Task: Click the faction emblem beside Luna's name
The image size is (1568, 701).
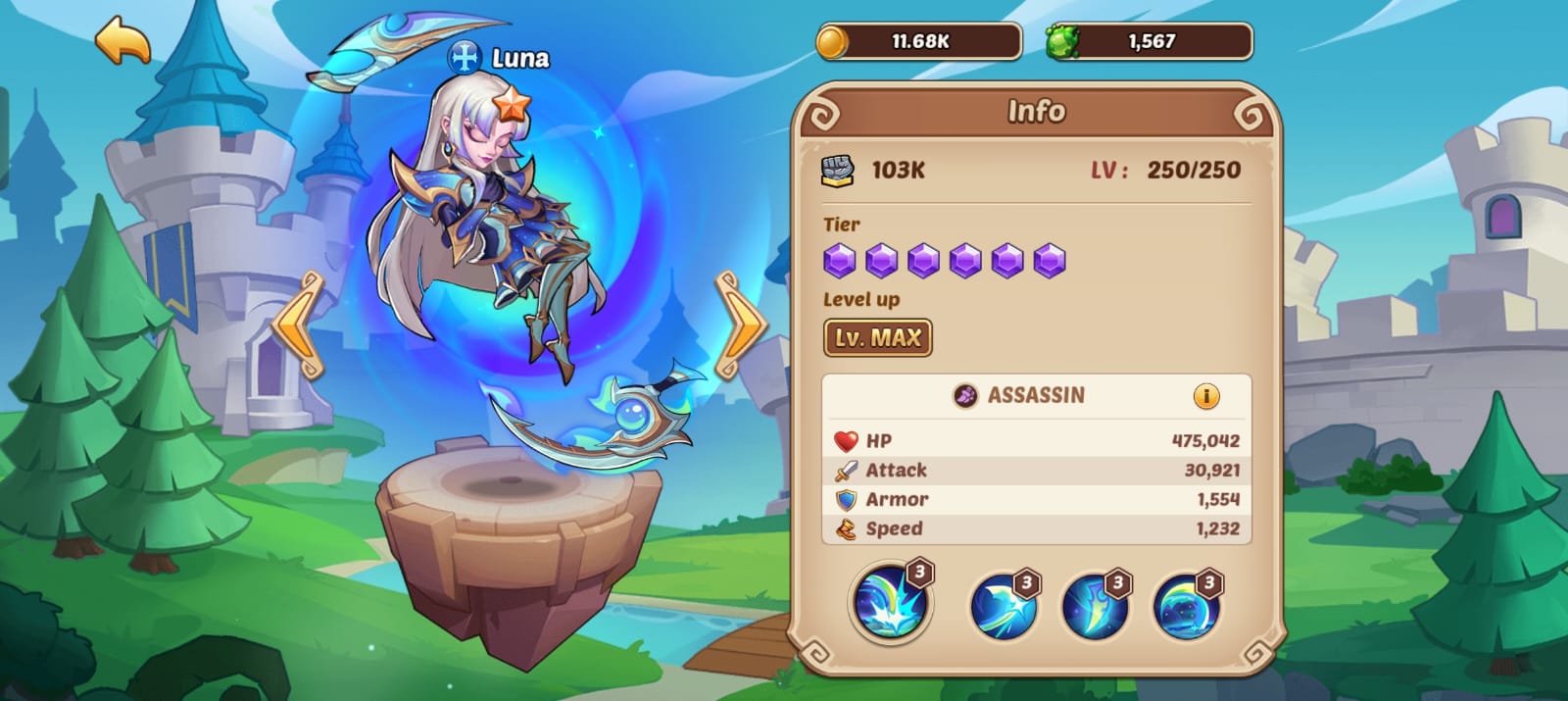Action: click(x=465, y=58)
